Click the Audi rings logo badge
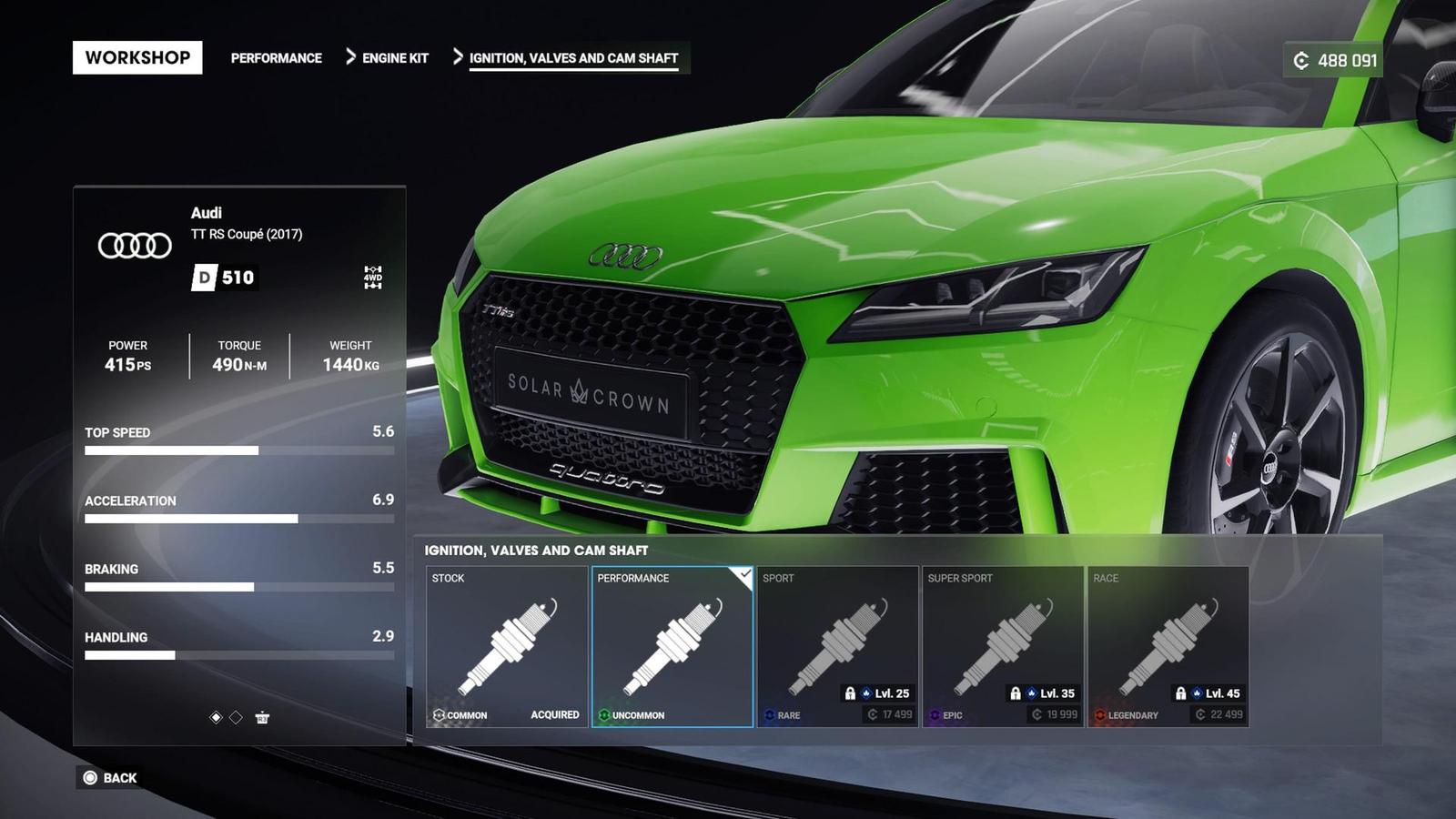 click(x=135, y=244)
